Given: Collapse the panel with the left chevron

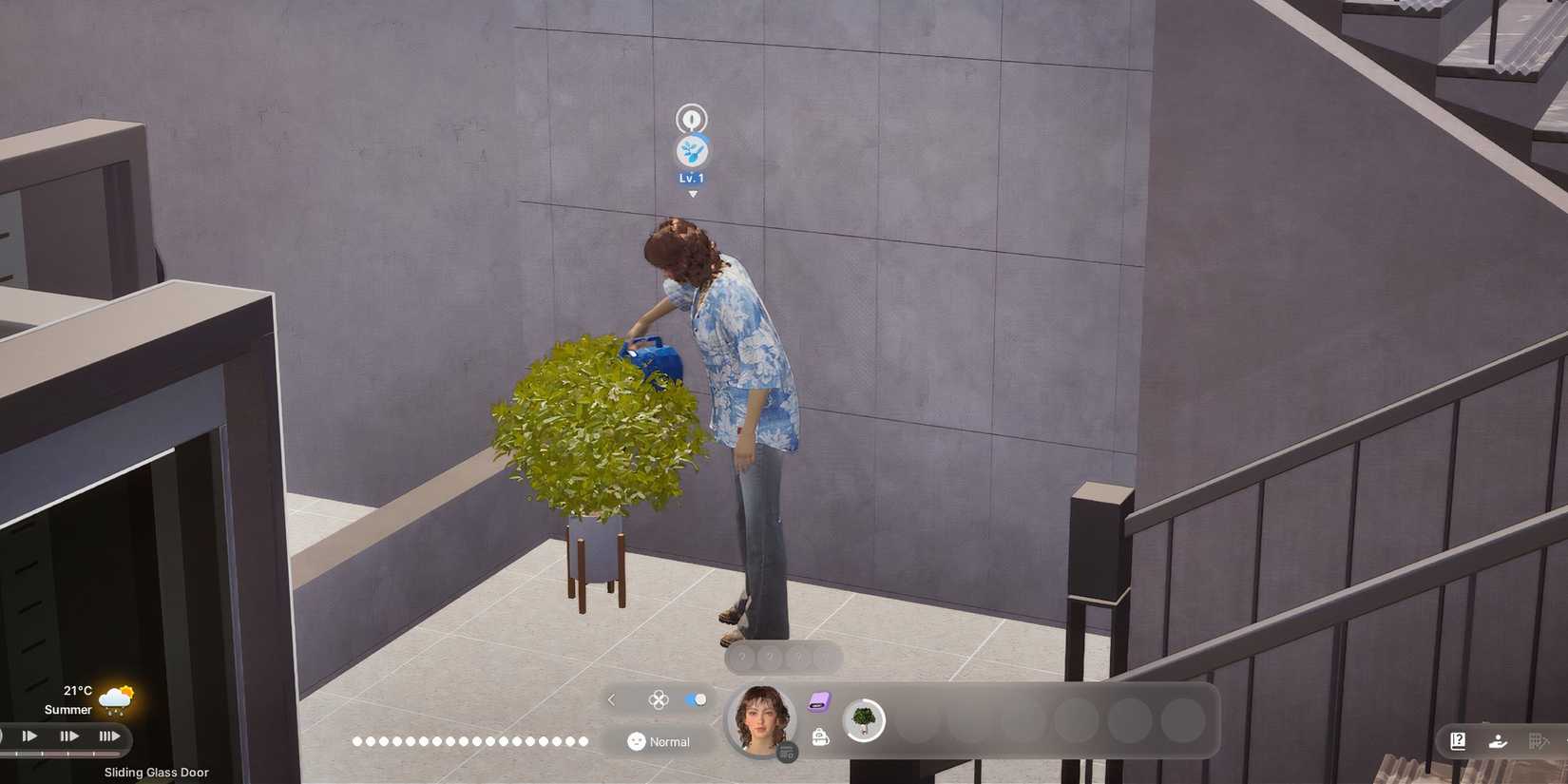Looking at the screenshot, I should (x=612, y=700).
